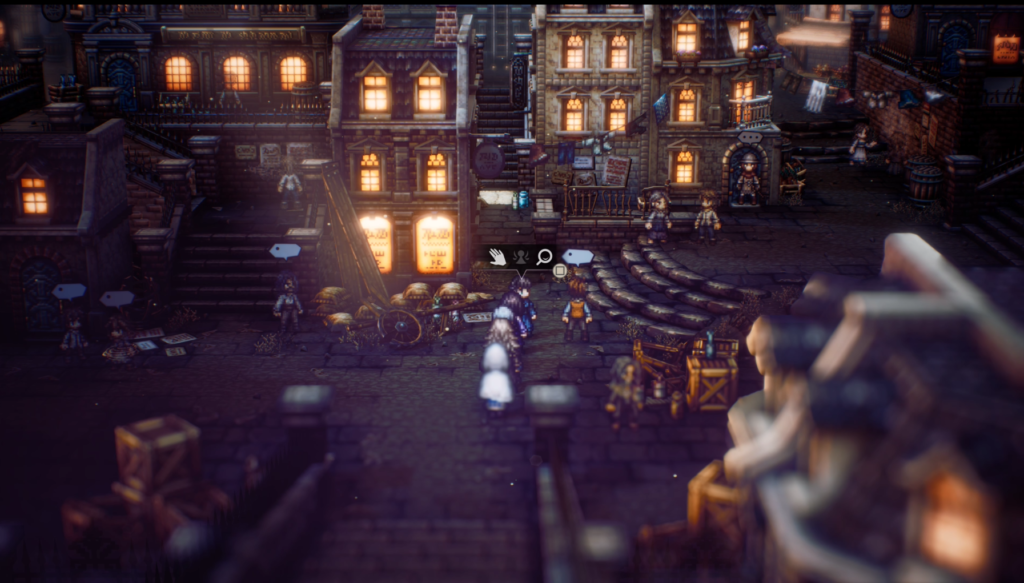
Task: Select the white hand path action icon
Action: pos(498,257)
